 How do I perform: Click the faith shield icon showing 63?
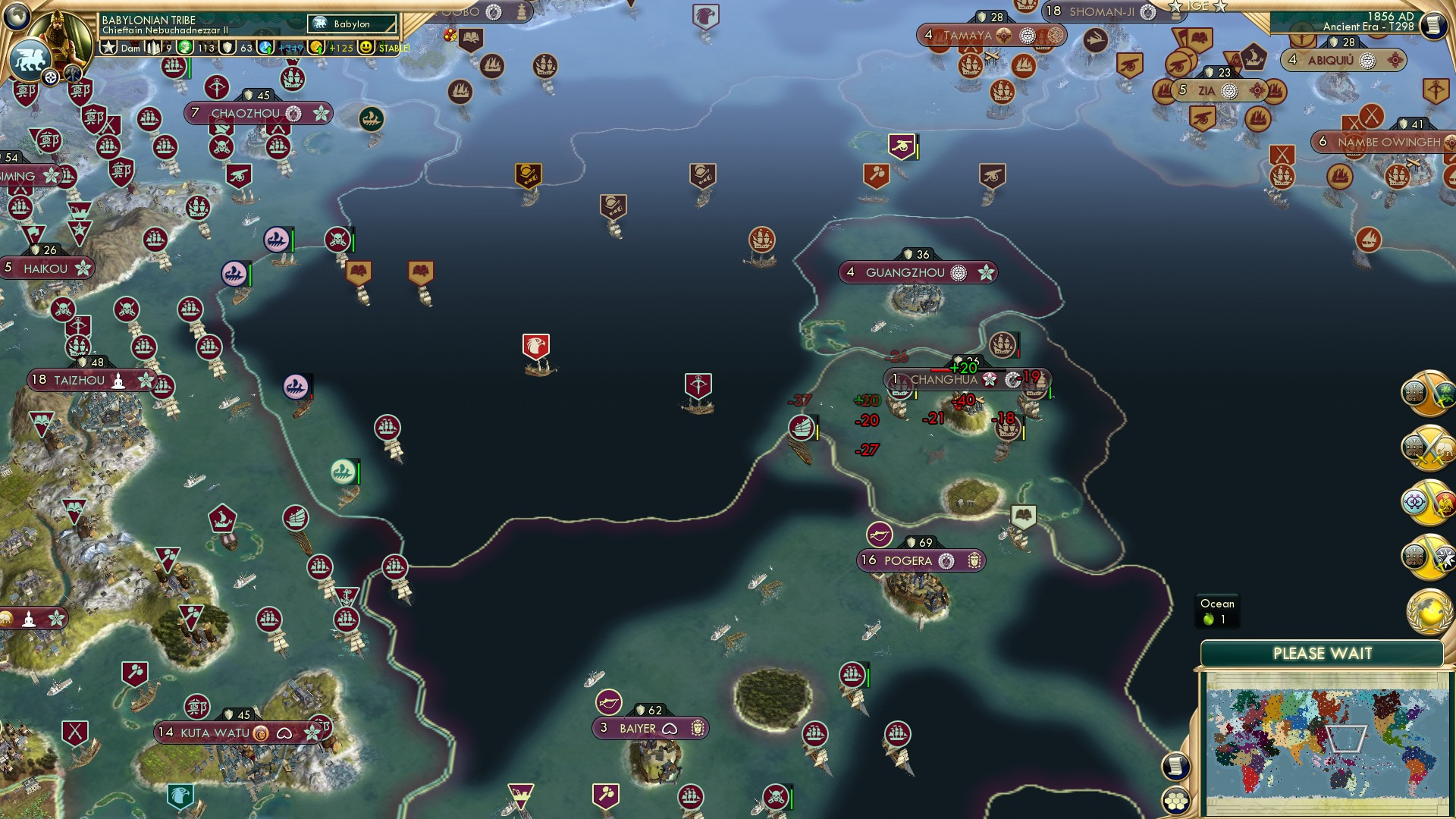pyautogui.click(x=227, y=48)
